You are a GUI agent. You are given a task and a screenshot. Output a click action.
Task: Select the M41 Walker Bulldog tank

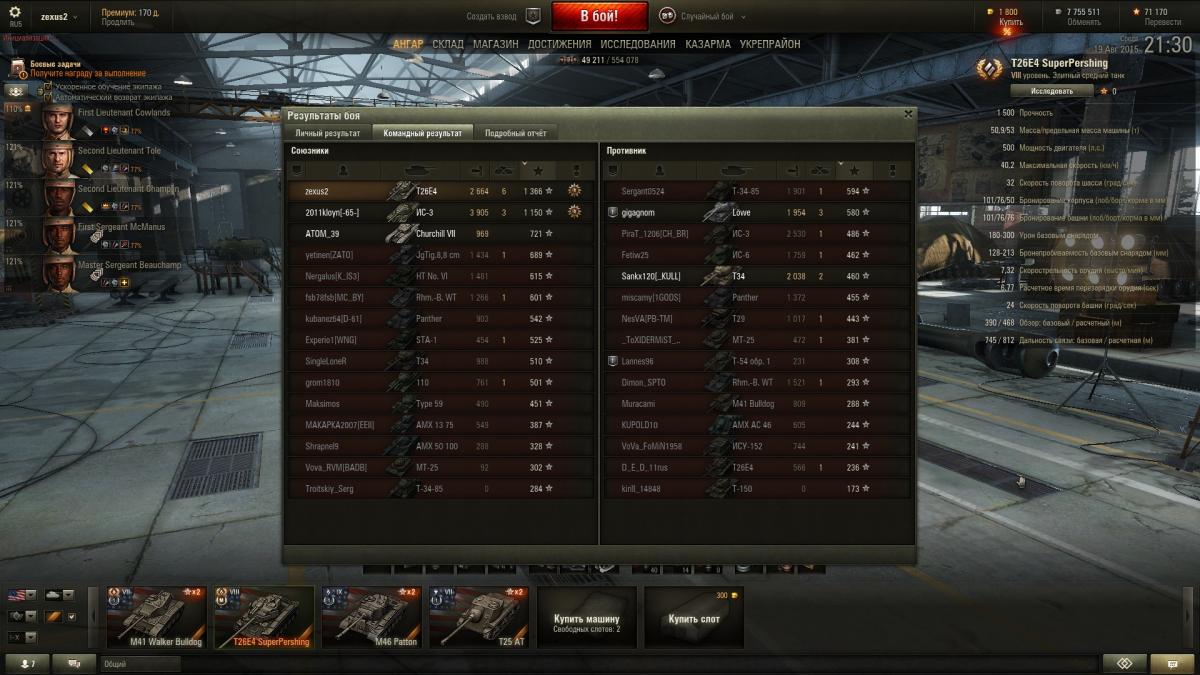tap(159, 617)
